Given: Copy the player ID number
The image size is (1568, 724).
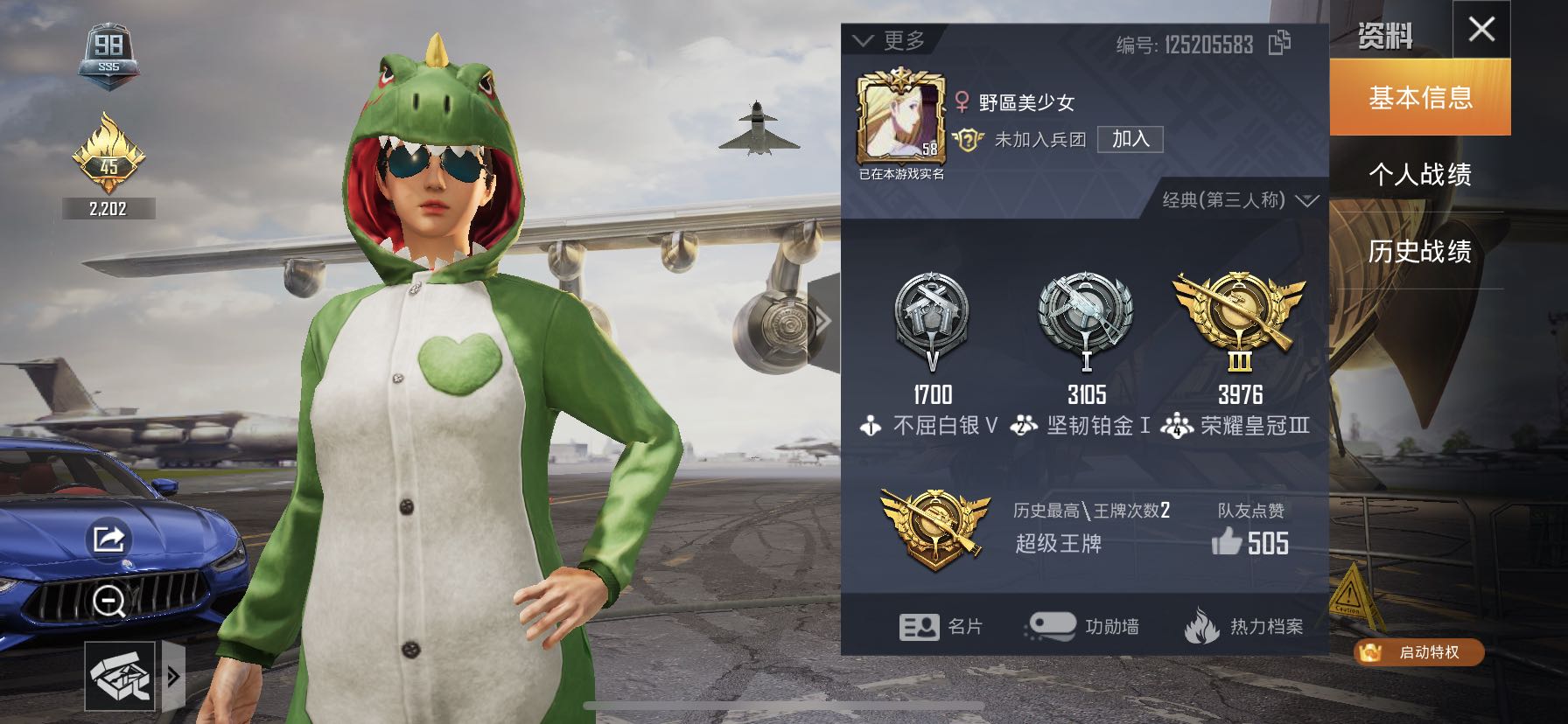Looking at the screenshot, I should click(1279, 43).
